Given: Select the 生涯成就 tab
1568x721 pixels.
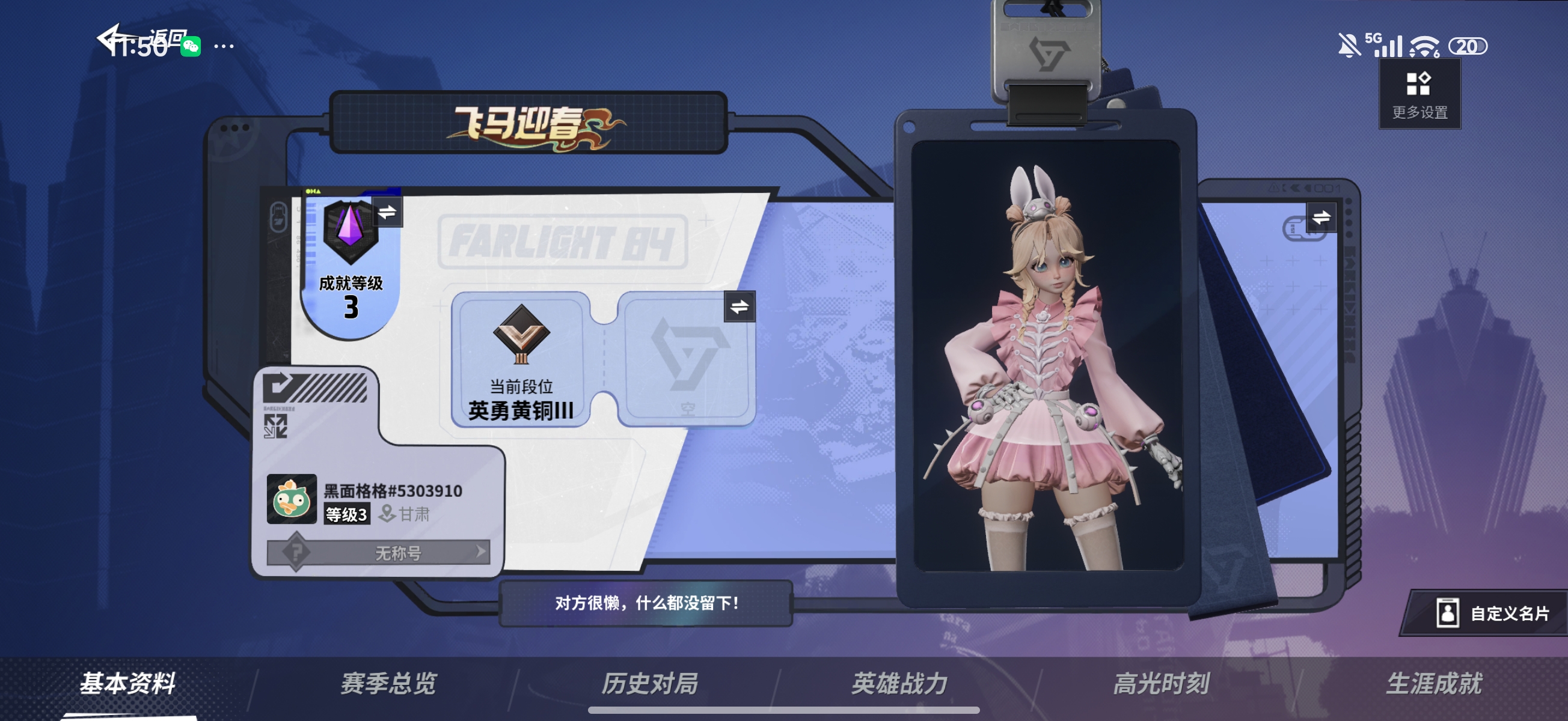Looking at the screenshot, I should [x=1434, y=683].
